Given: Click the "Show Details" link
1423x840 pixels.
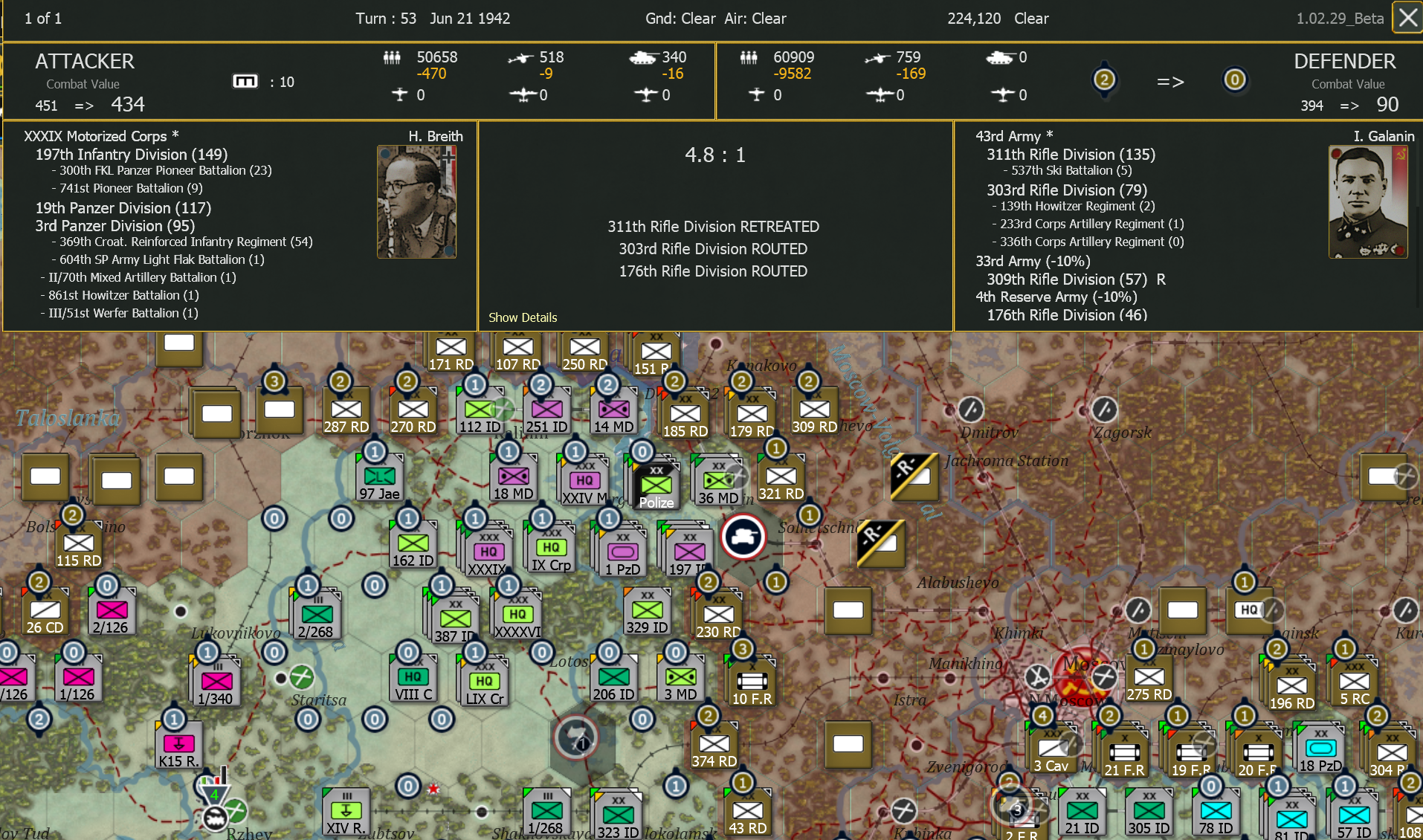Looking at the screenshot, I should coord(523,317).
